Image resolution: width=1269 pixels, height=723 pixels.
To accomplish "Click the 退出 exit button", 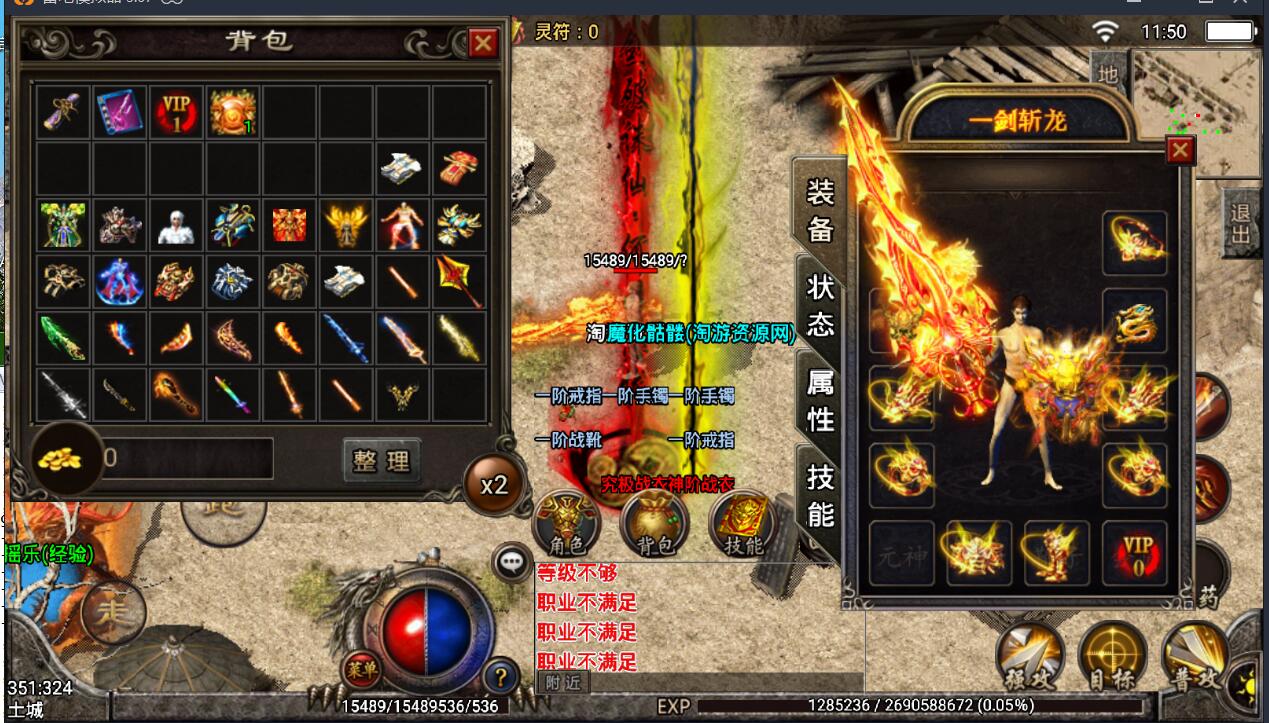I will (1241, 223).
